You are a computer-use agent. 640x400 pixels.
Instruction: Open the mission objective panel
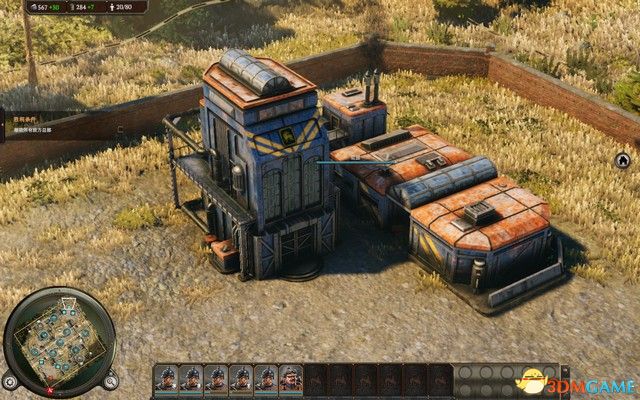pyautogui.click(x=30, y=123)
